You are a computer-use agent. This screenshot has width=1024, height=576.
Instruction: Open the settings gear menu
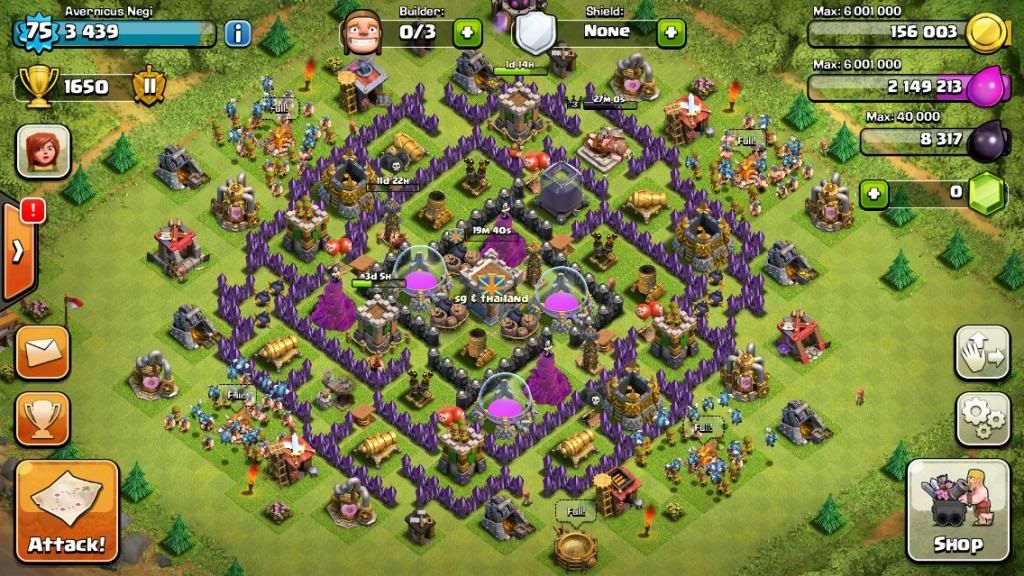coord(982,419)
